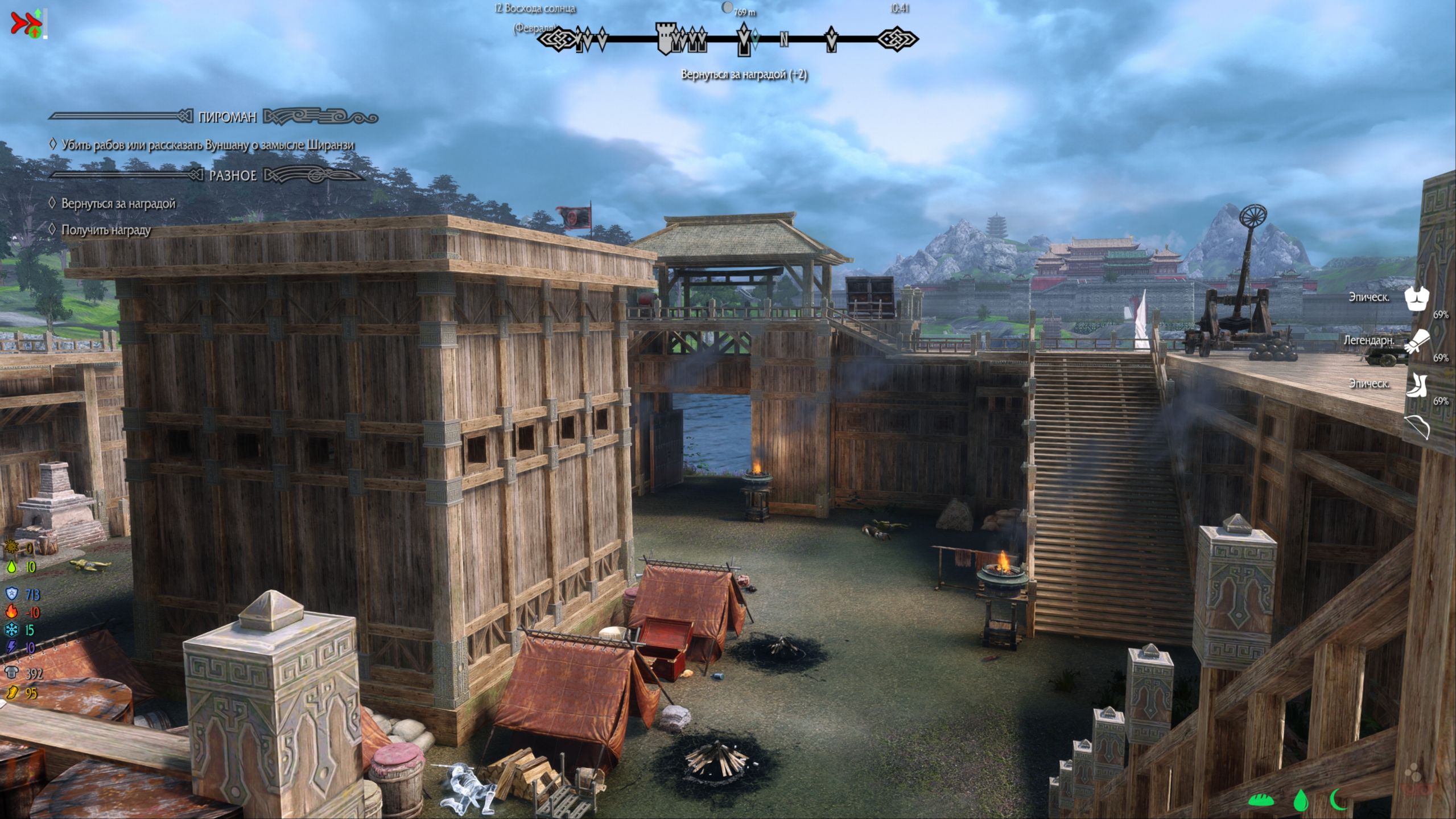
Task: Click the green bread hunger icon
Action: (1260, 800)
